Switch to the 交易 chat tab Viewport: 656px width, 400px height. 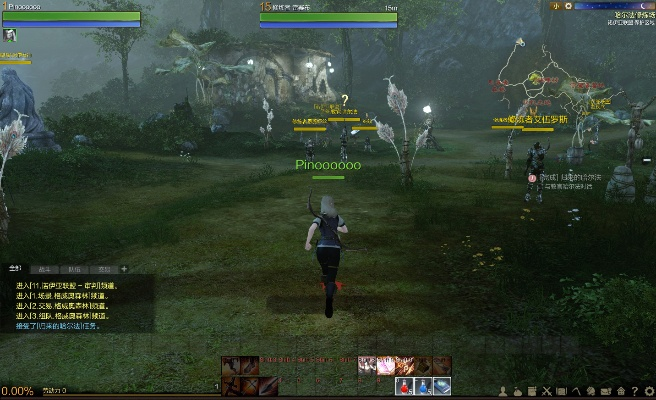[x=103, y=269]
